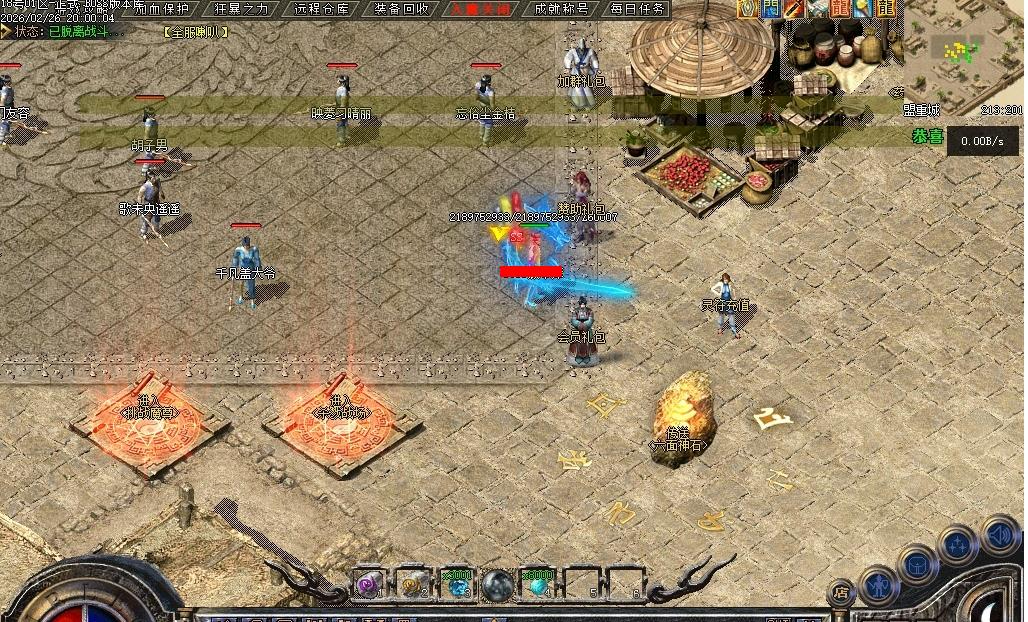Open the 成就称号 achievements panel
Screen dimensions: 1028x622
561,9
